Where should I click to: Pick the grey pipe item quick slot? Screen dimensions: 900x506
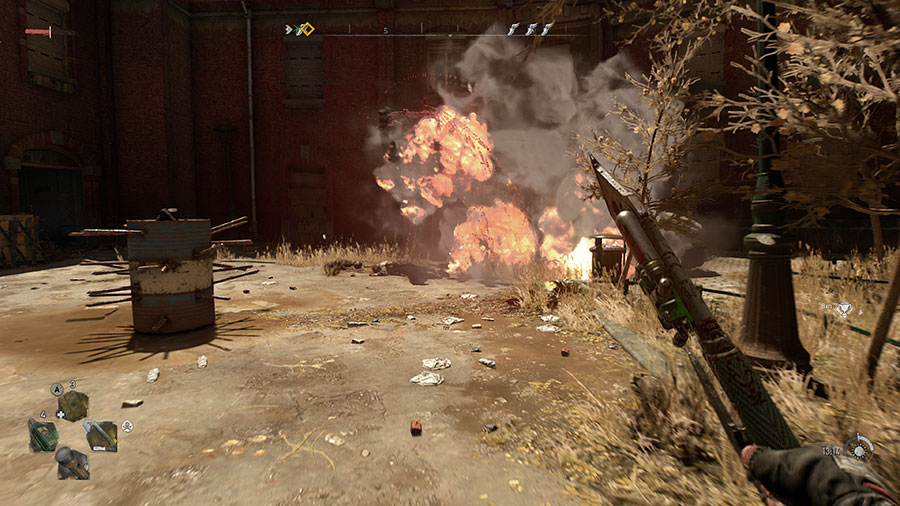[x=72, y=462]
